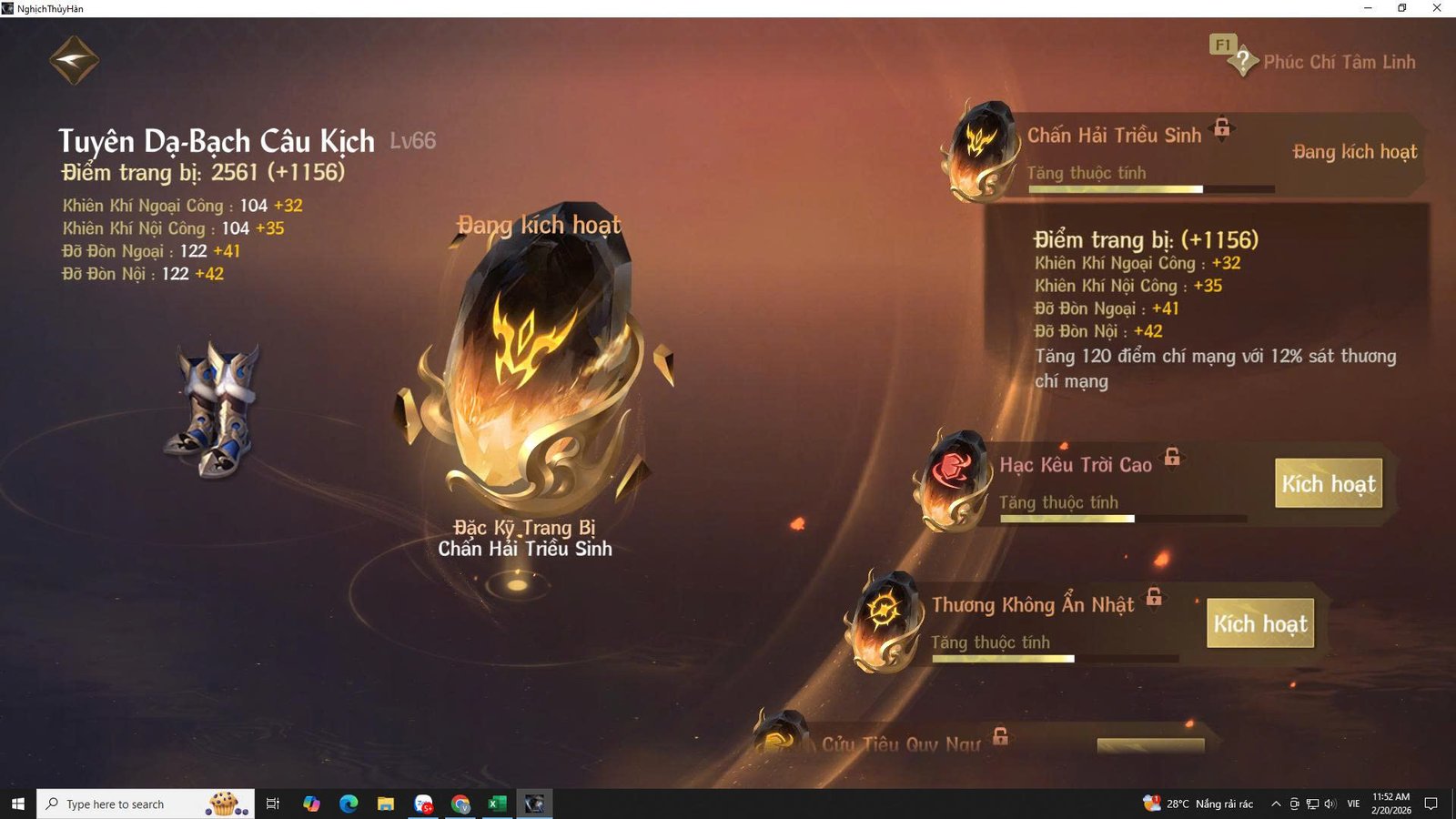
Task: Click the back arrow in the top-left corner
Action: tap(73, 58)
